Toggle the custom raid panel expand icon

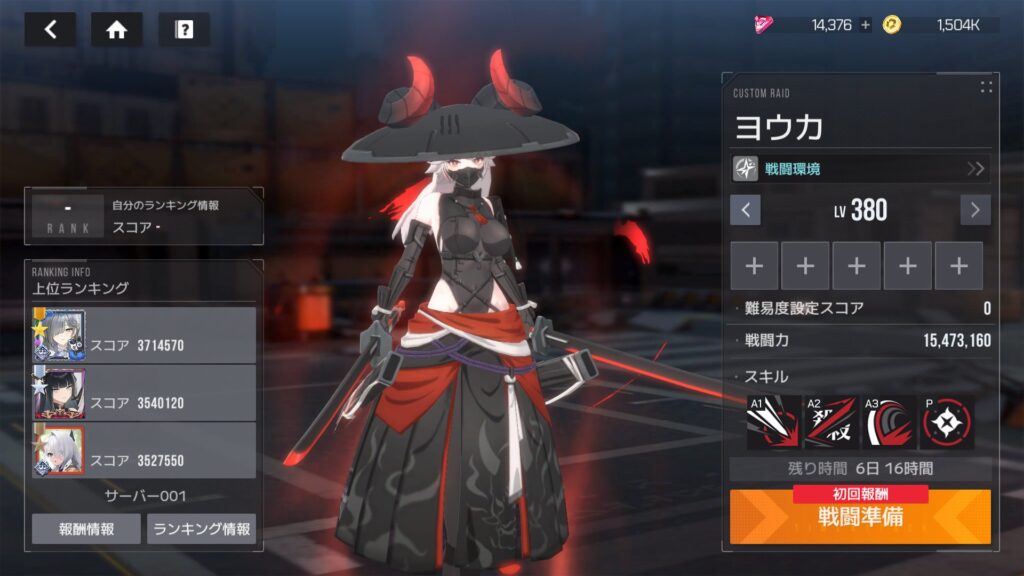[986, 87]
